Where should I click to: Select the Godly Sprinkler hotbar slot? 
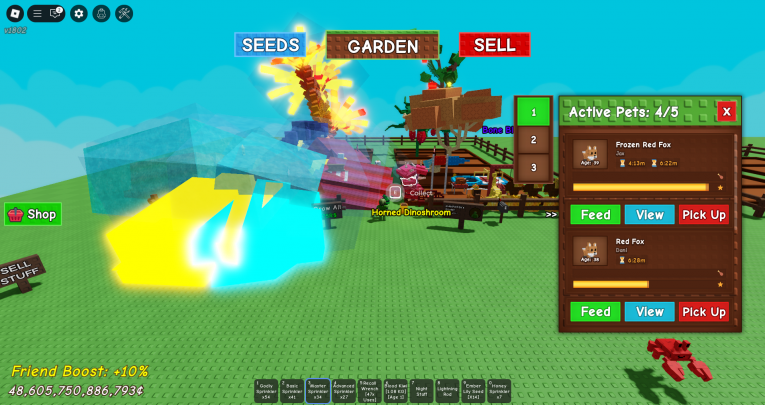point(266,391)
